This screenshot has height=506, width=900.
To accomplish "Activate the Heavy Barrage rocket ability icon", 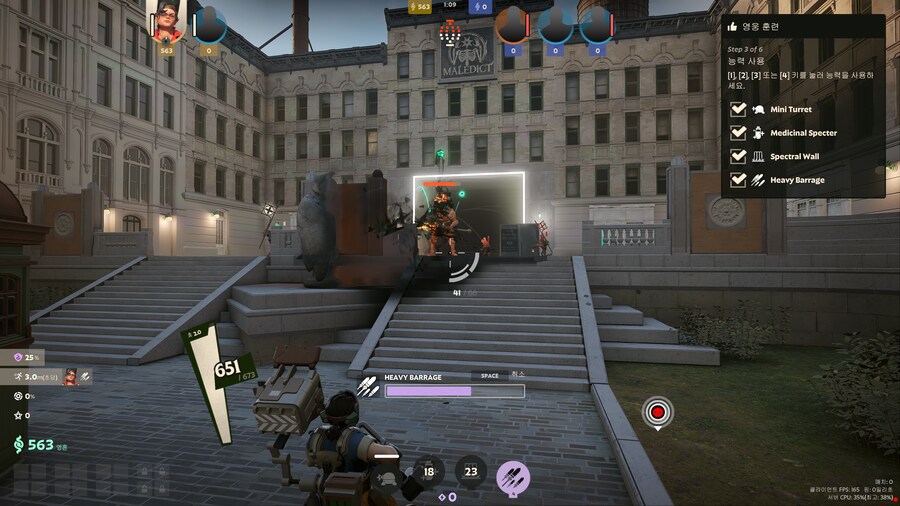I will point(513,476).
